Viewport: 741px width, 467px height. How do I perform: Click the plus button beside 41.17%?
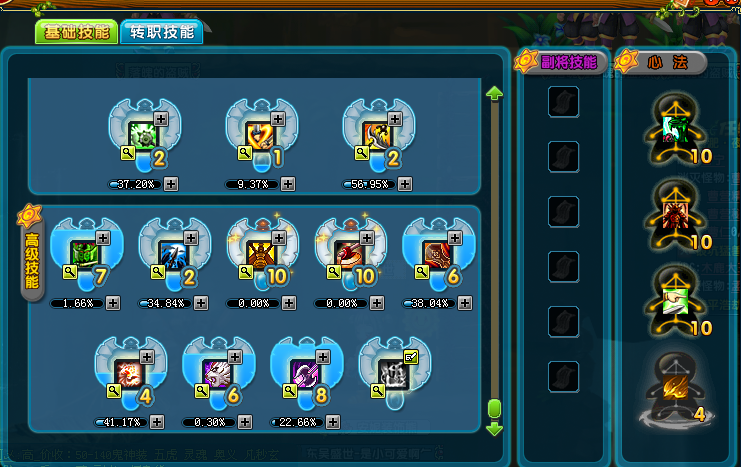[157, 421]
